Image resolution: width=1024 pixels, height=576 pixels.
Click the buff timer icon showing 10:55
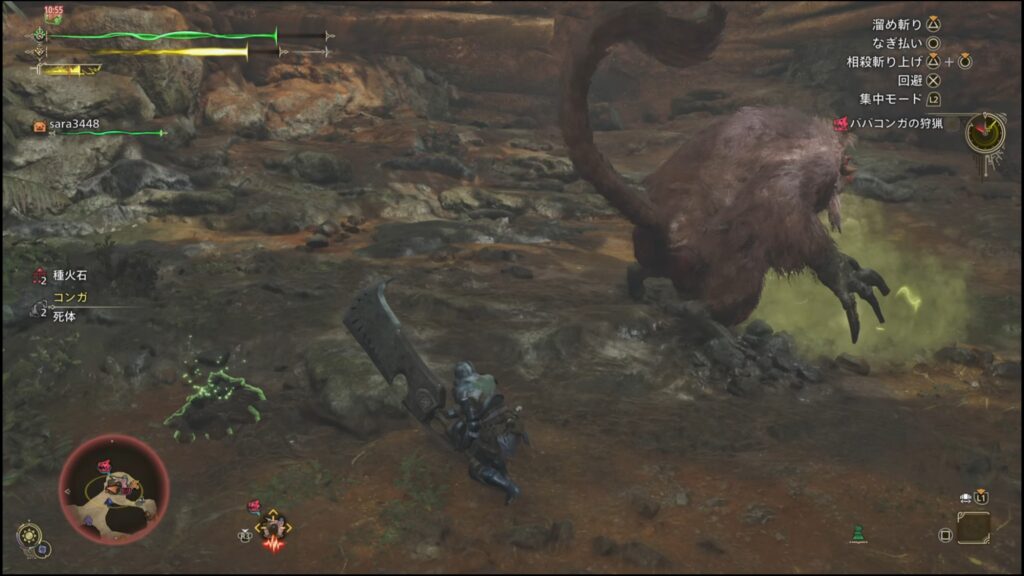54,14
